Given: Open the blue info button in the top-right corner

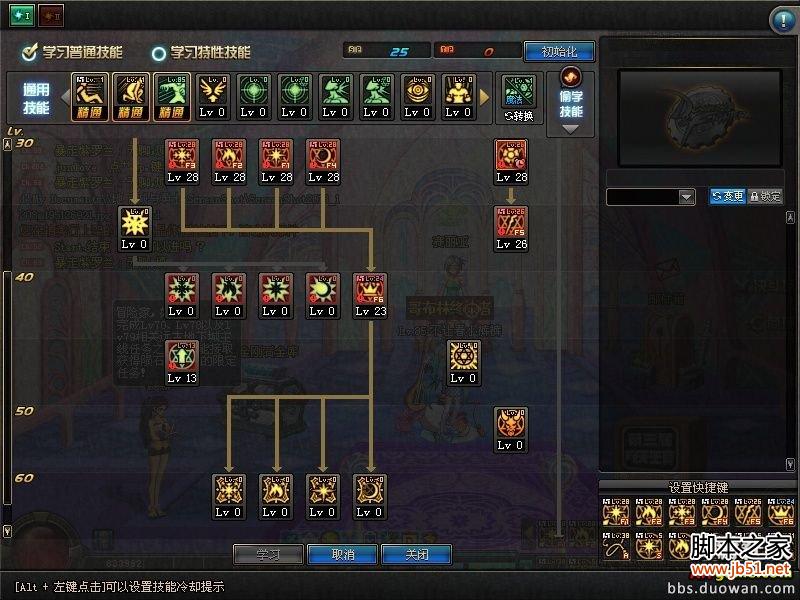Looking at the screenshot, I should click(x=781, y=20).
